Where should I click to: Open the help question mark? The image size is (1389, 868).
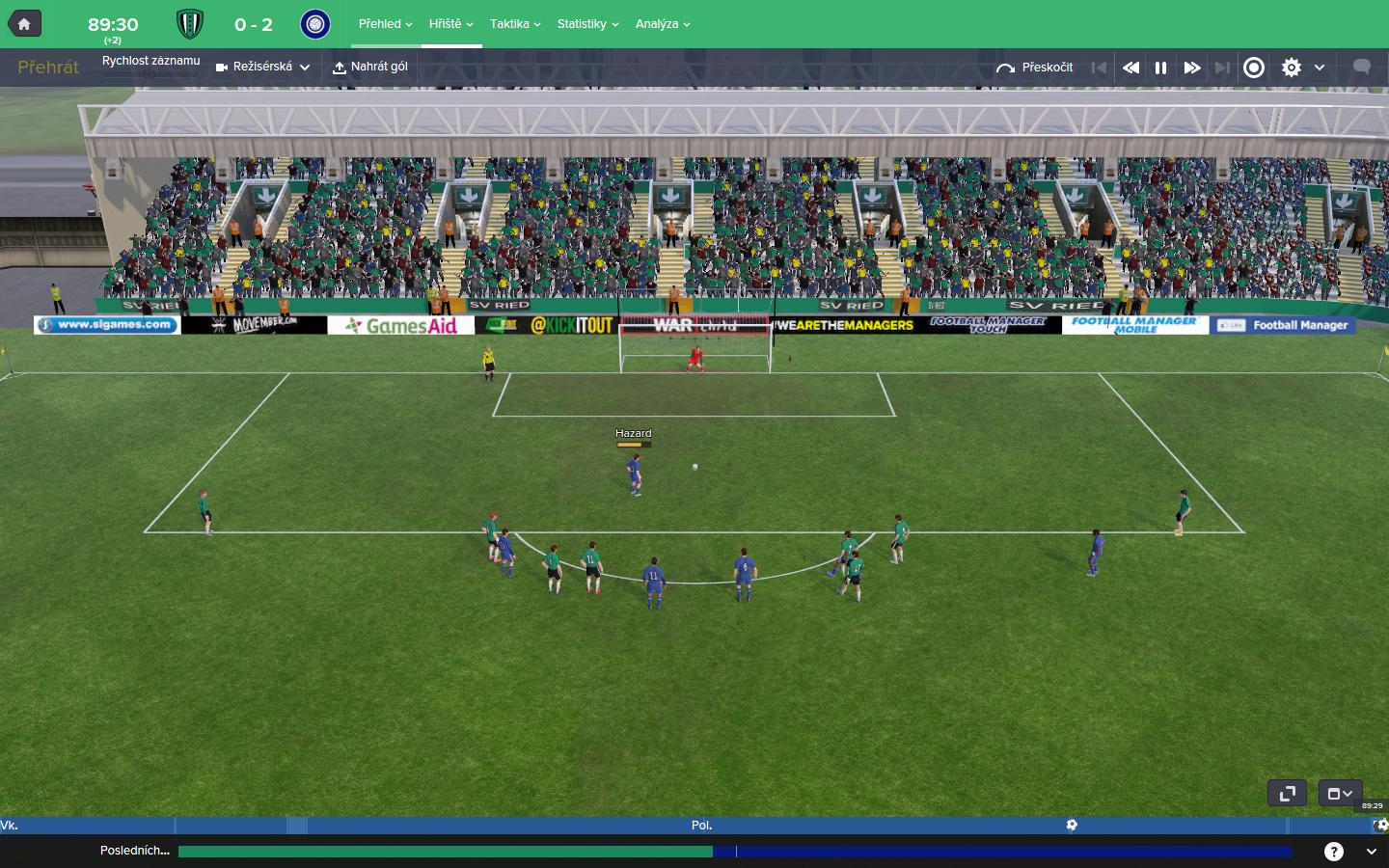[x=1334, y=851]
